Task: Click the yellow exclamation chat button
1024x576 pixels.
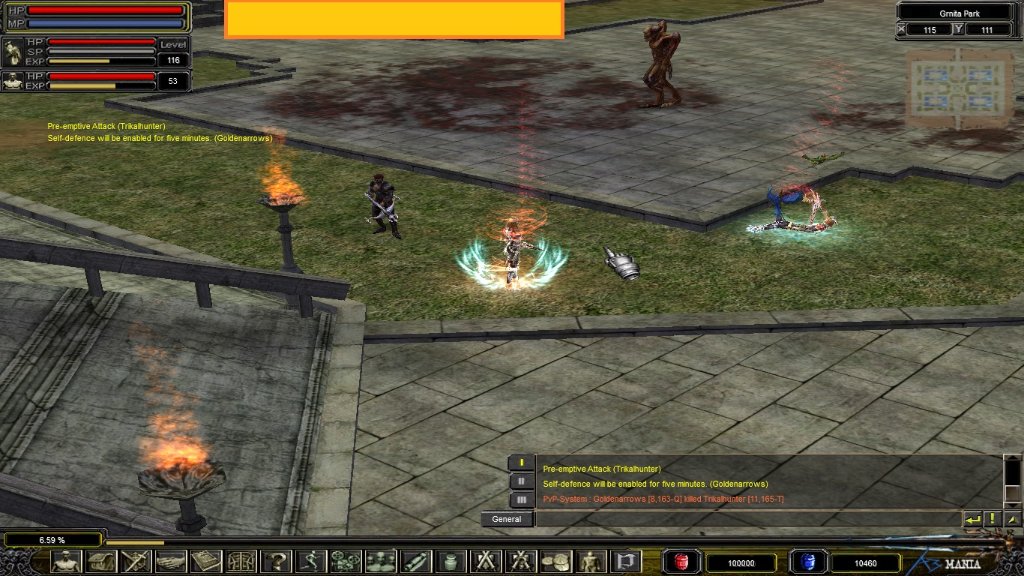Action: 992,519
